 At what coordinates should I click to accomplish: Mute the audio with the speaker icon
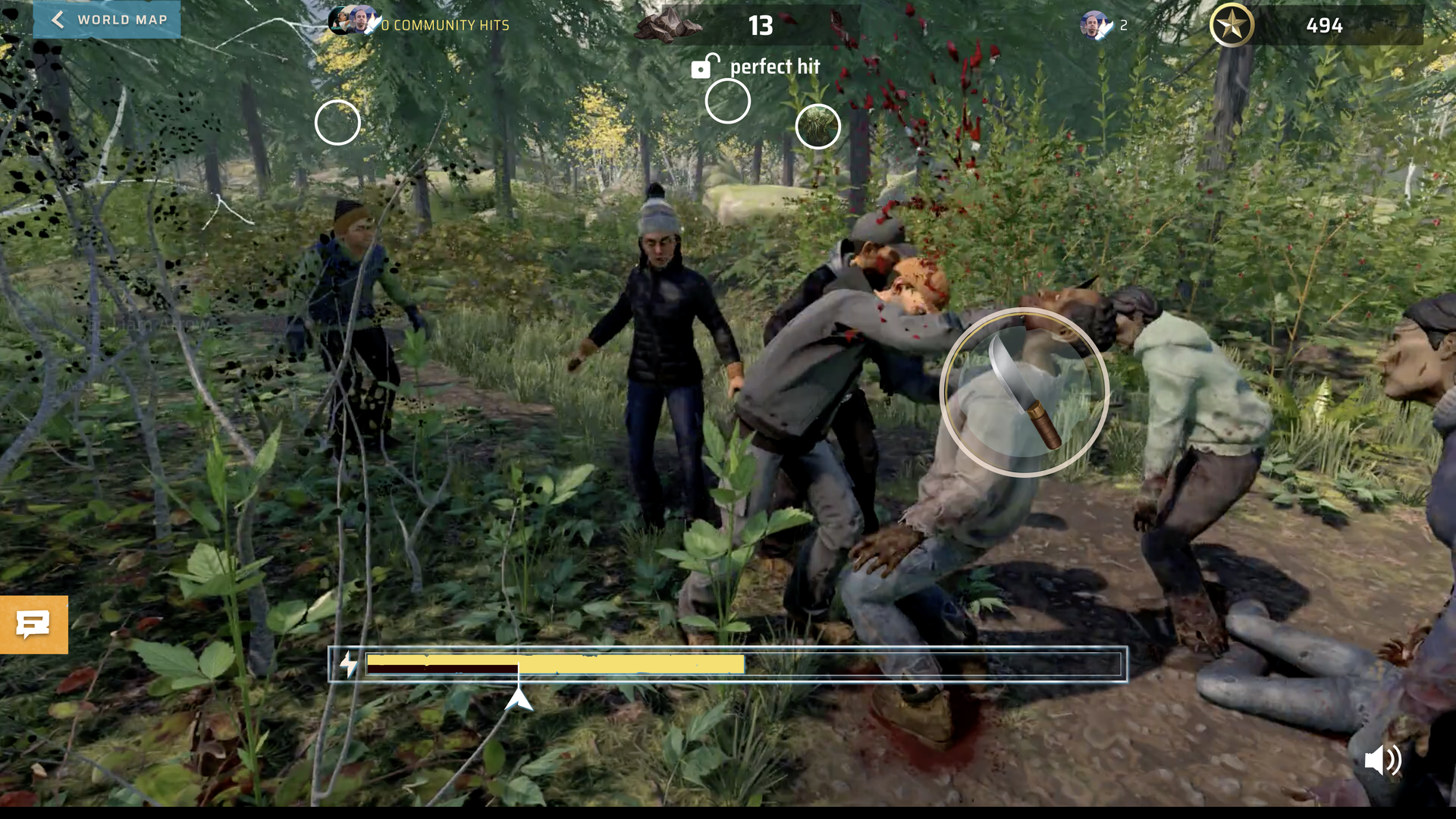pyautogui.click(x=1385, y=761)
